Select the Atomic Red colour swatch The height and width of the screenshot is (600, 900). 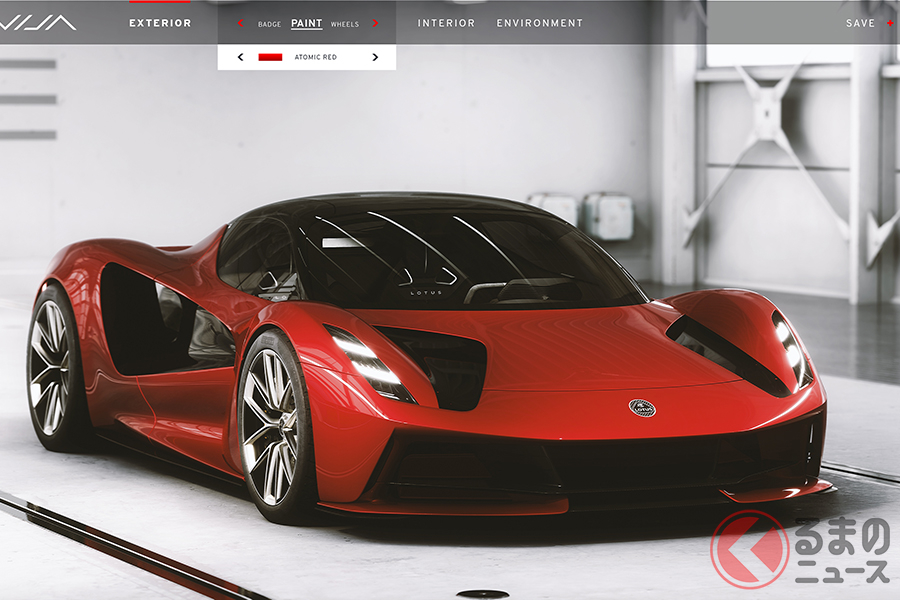point(270,58)
